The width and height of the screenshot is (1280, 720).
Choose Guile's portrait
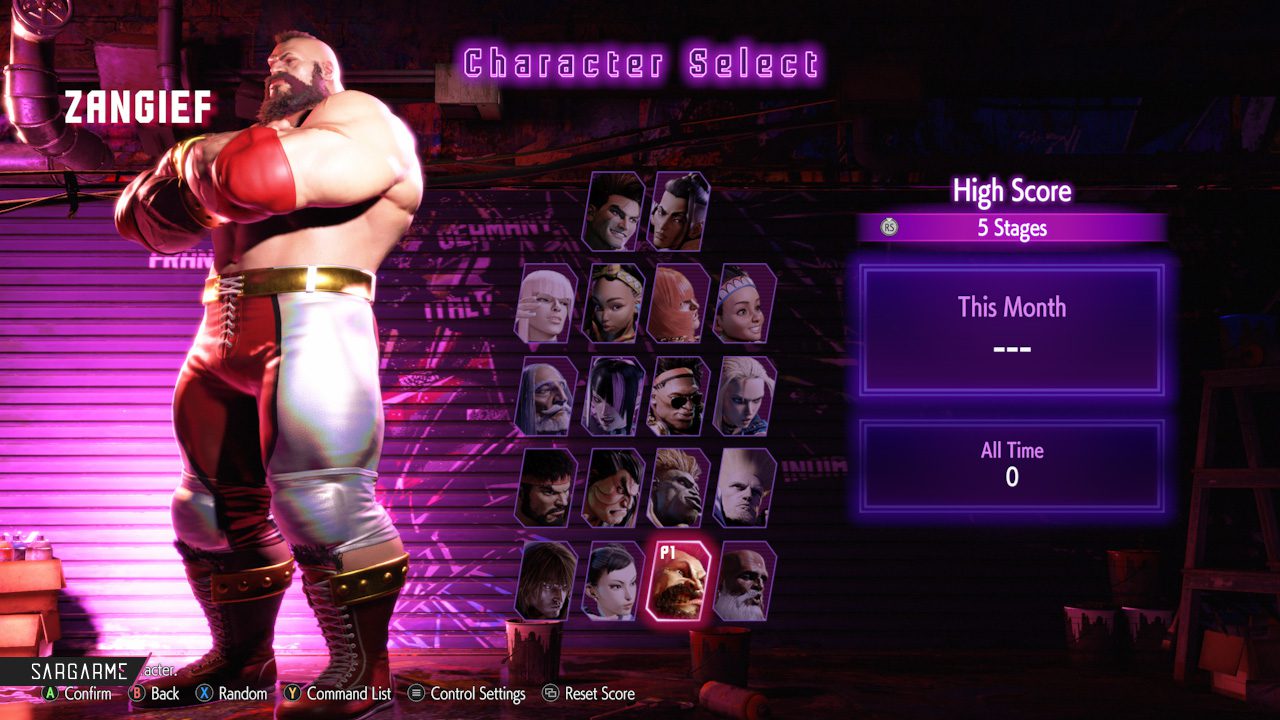point(745,488)
